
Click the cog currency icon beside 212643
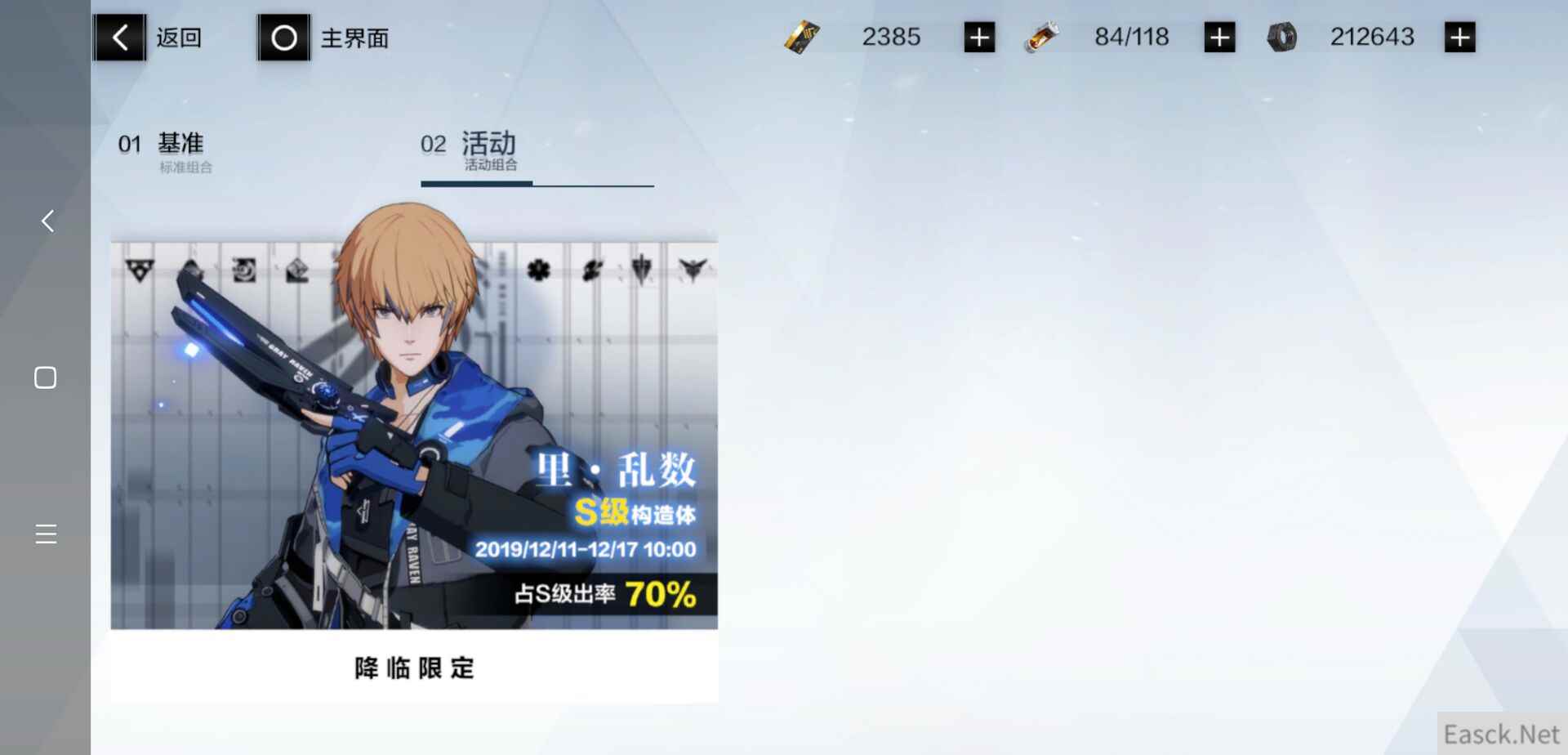(1283, 37)
